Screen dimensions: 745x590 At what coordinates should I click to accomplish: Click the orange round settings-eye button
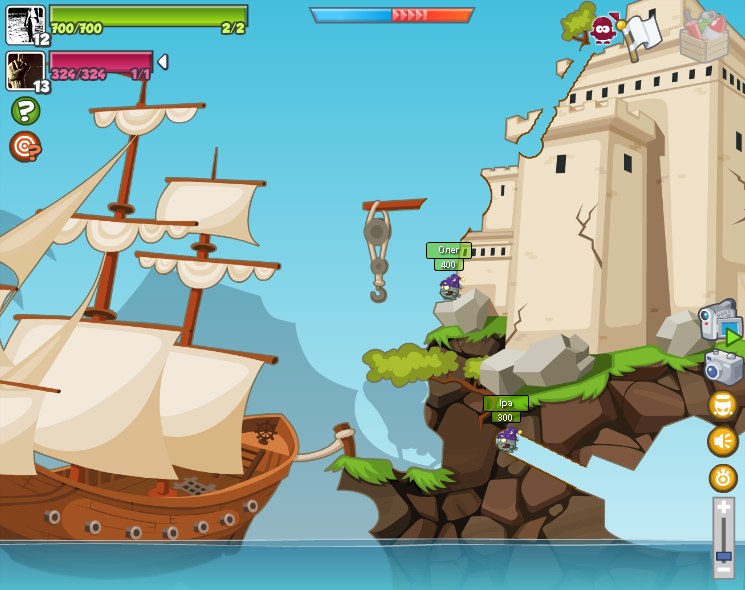point(723,478)
